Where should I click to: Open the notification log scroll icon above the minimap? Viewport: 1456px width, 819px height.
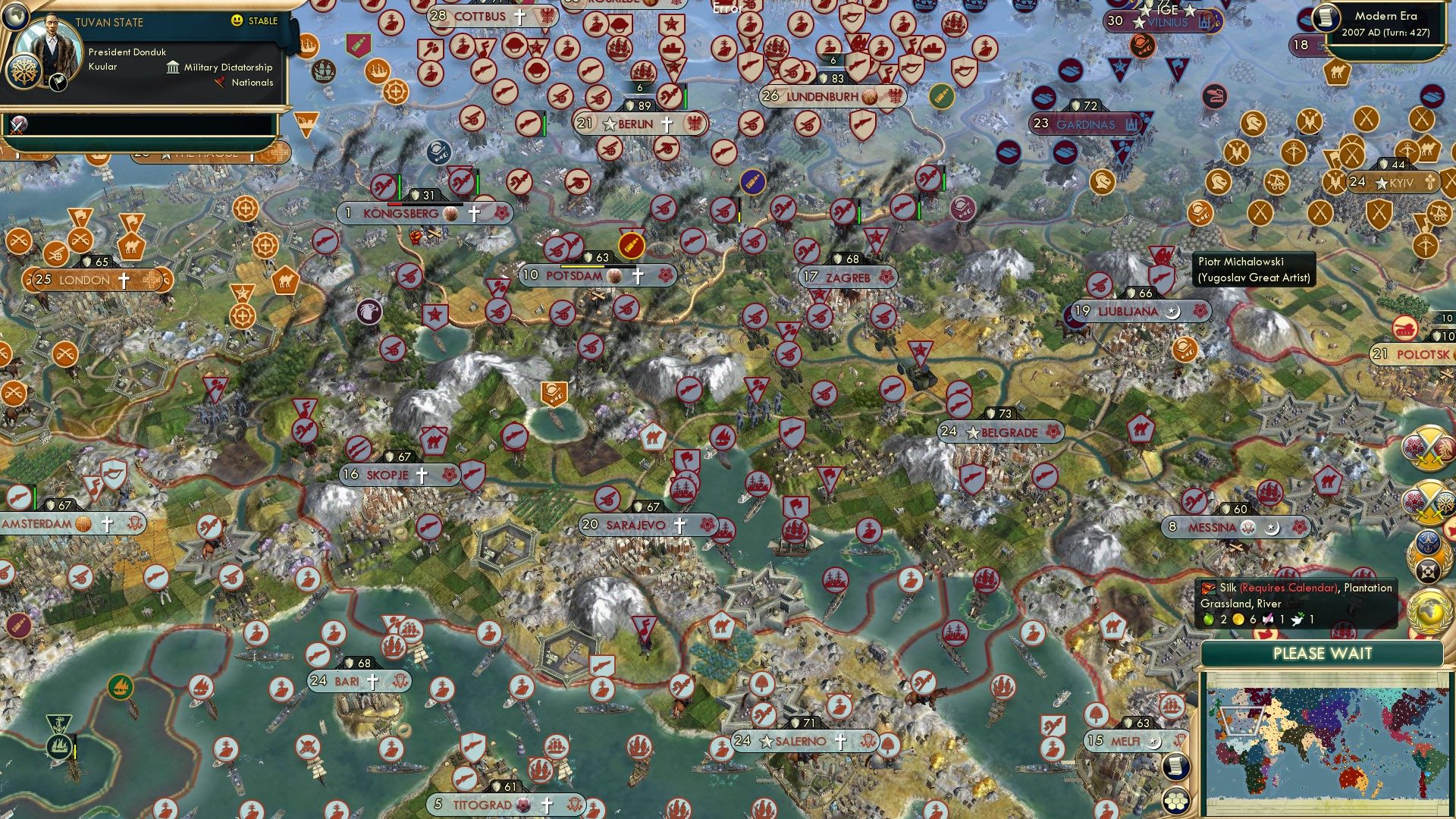point(1176,767)
